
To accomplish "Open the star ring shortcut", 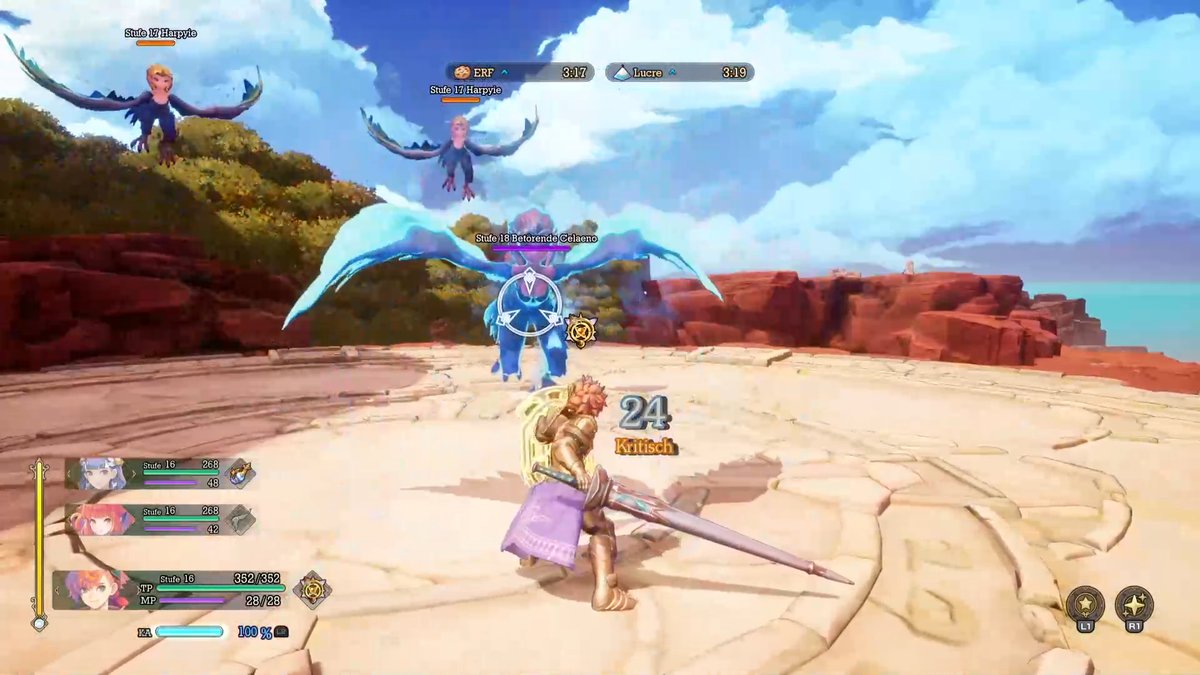I will coord(1085,605).
